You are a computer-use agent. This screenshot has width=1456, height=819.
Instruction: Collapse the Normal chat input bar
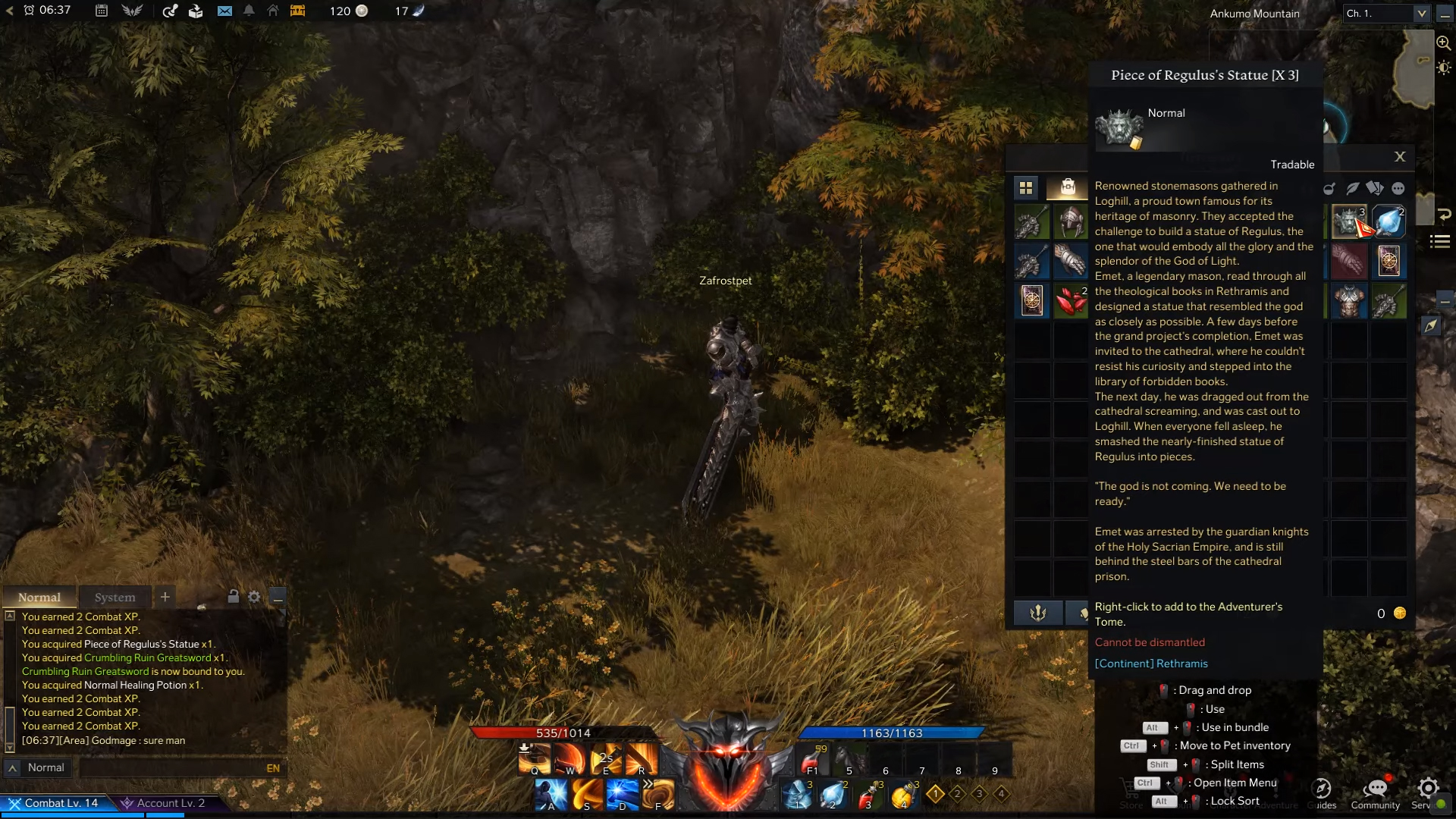pos(11,767)
